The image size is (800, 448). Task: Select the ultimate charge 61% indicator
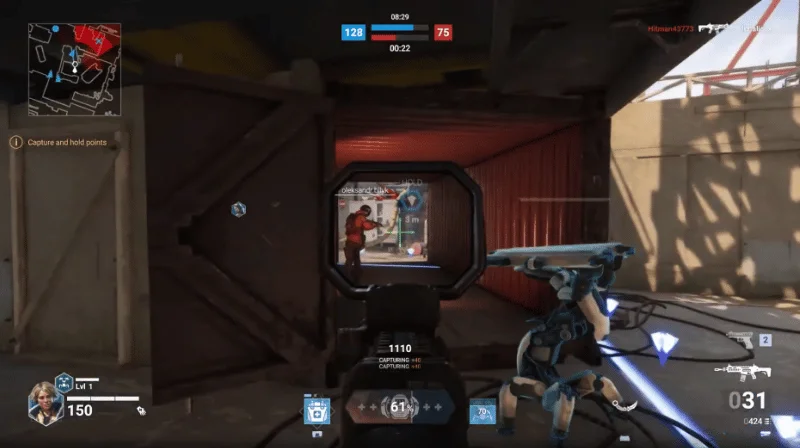coord(400,408)
